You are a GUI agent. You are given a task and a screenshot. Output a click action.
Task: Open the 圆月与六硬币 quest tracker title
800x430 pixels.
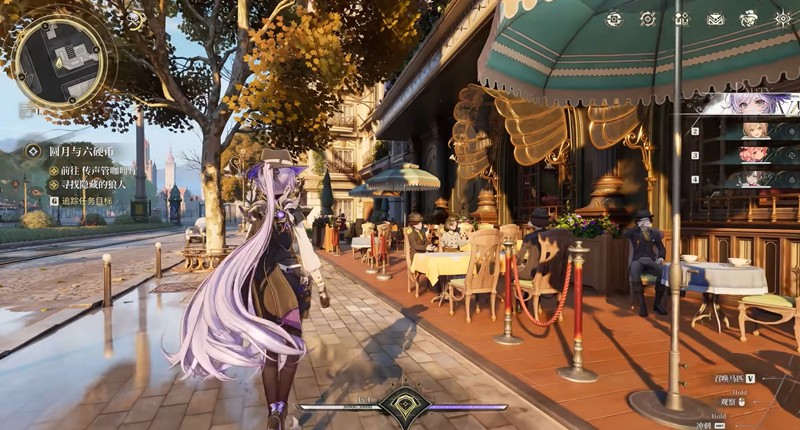tap(82, 152)
